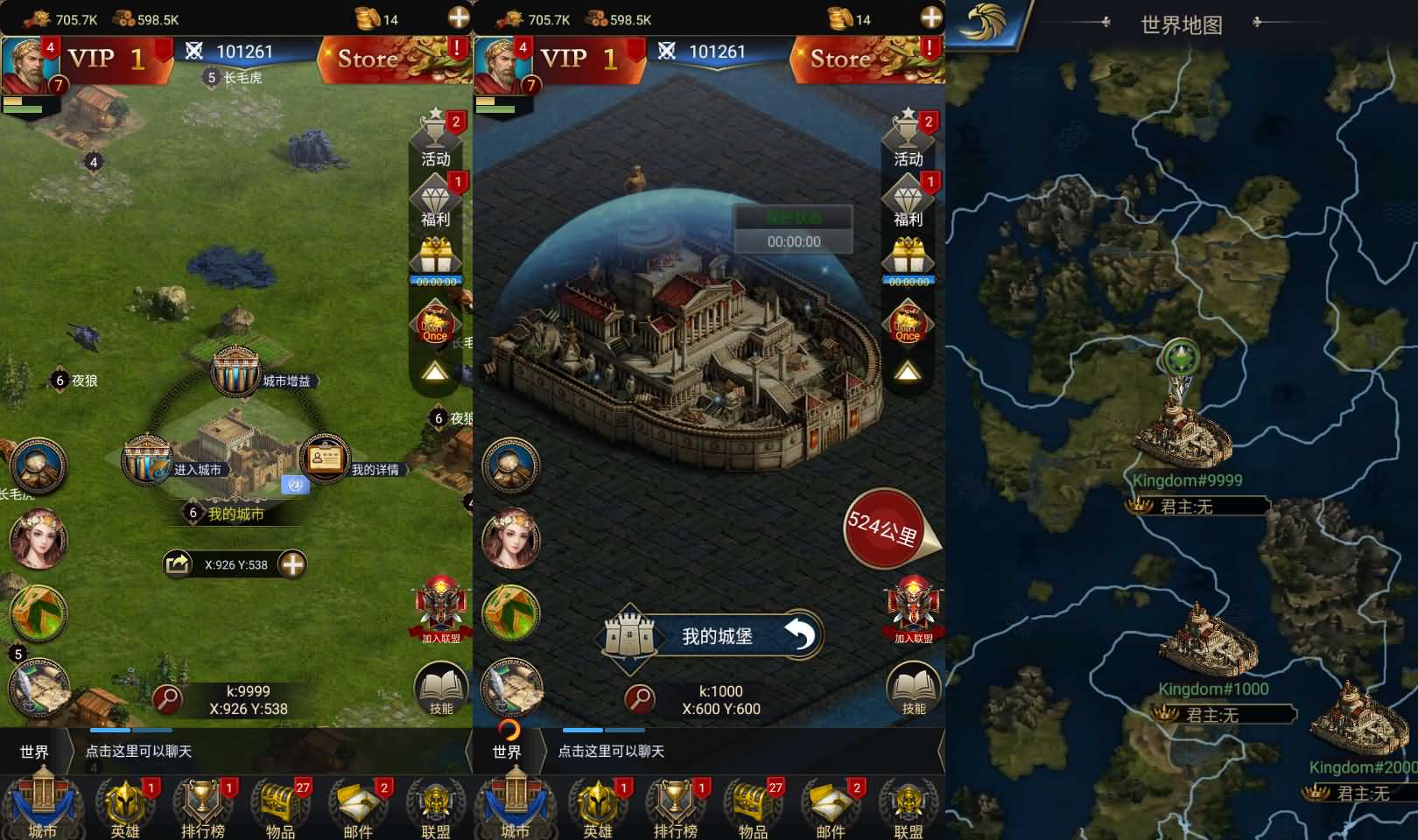The image size is (1418, 840).
Task: Open coordinate search beside k:1000
Action: [641, 699]
